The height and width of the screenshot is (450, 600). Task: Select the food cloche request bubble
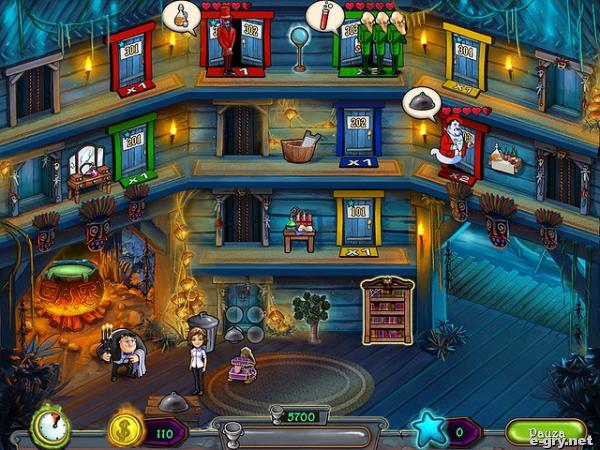420,101
